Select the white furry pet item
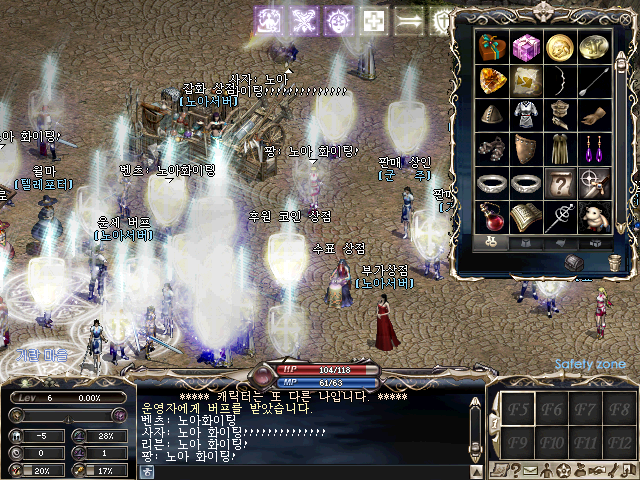Viewport: 640px width, 480px height. (595, 217)
